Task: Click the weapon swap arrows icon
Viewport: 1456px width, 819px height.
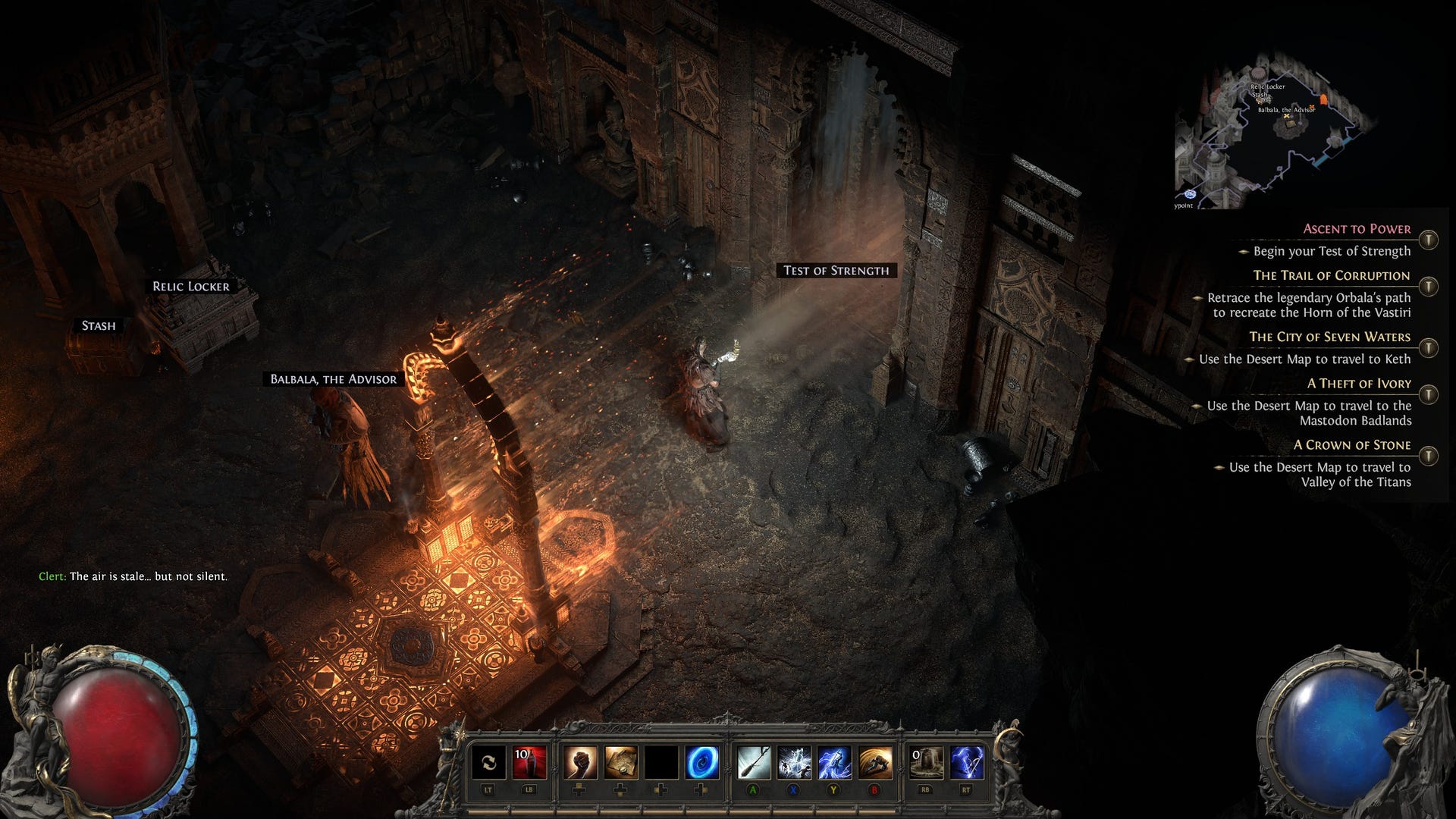Action: click(488, 762)
